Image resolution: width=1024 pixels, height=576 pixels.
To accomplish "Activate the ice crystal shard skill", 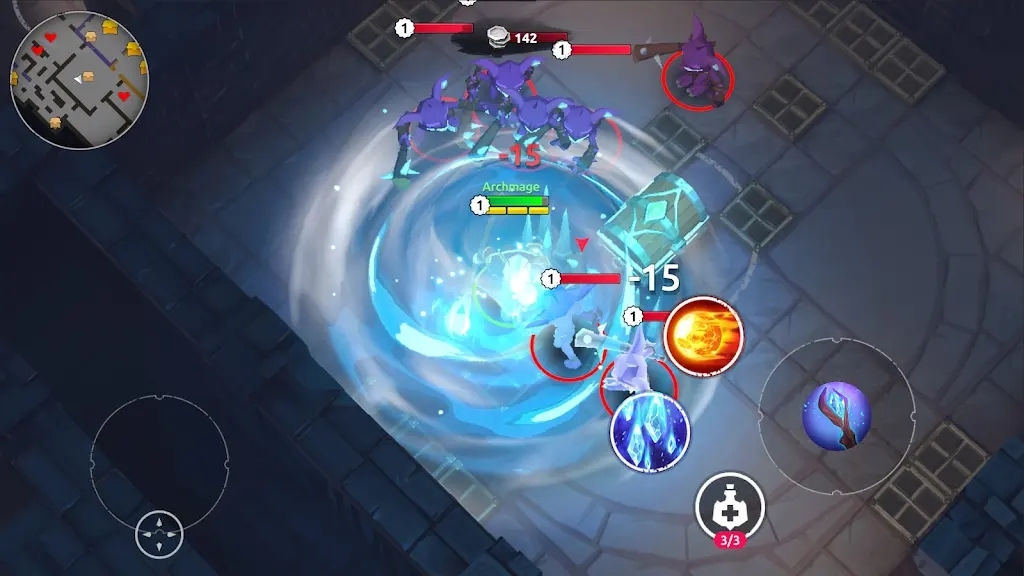I will click(x=649, y=432).
